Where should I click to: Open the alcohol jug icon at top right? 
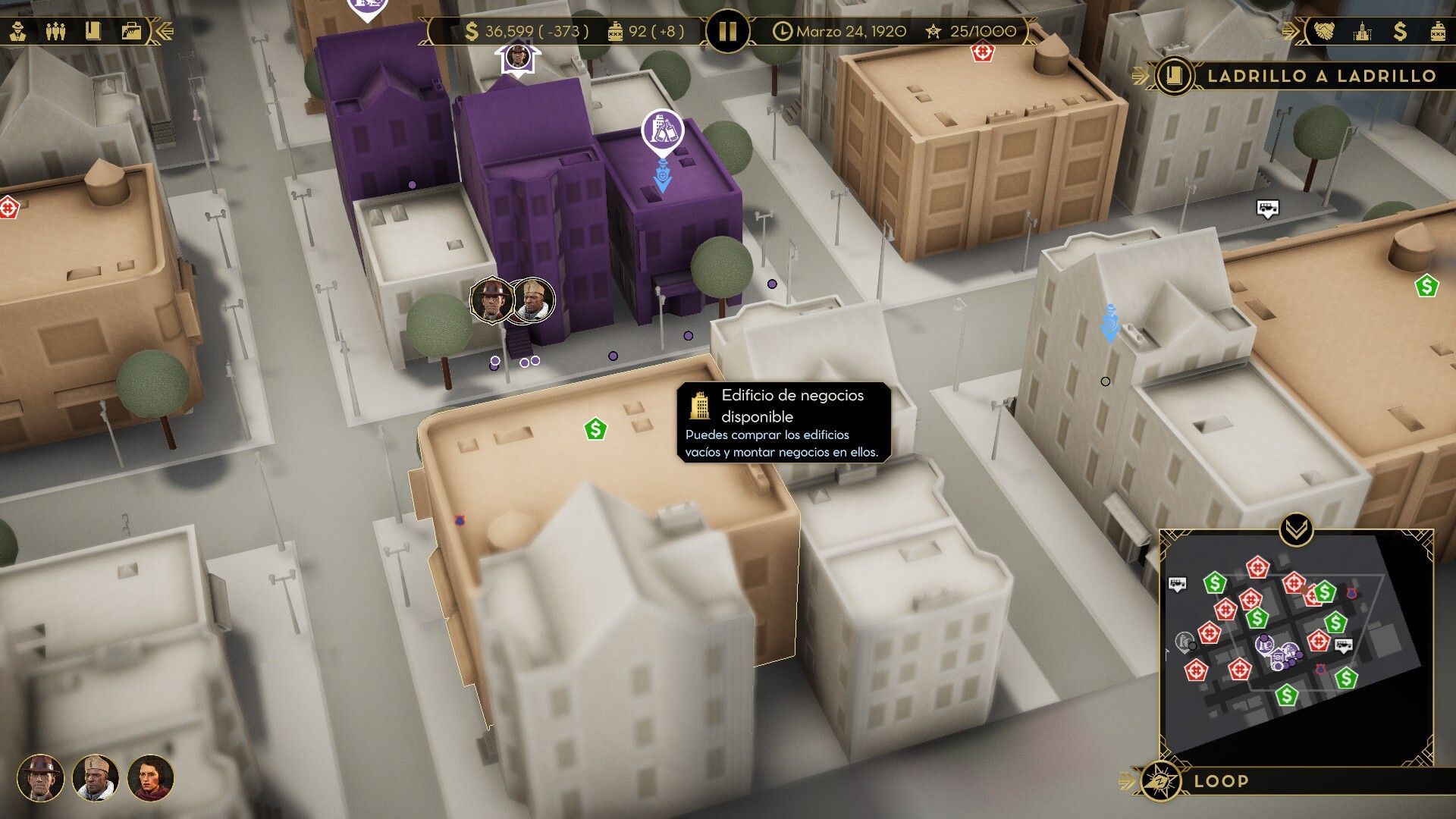1437,32
